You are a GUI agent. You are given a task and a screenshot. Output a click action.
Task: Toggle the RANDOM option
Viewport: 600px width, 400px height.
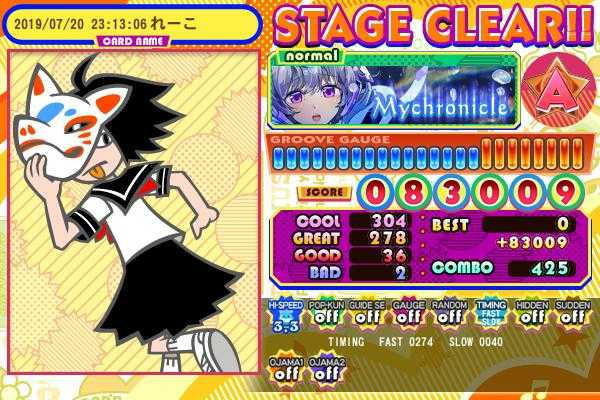pyautogui.click(x=448, y=314)
